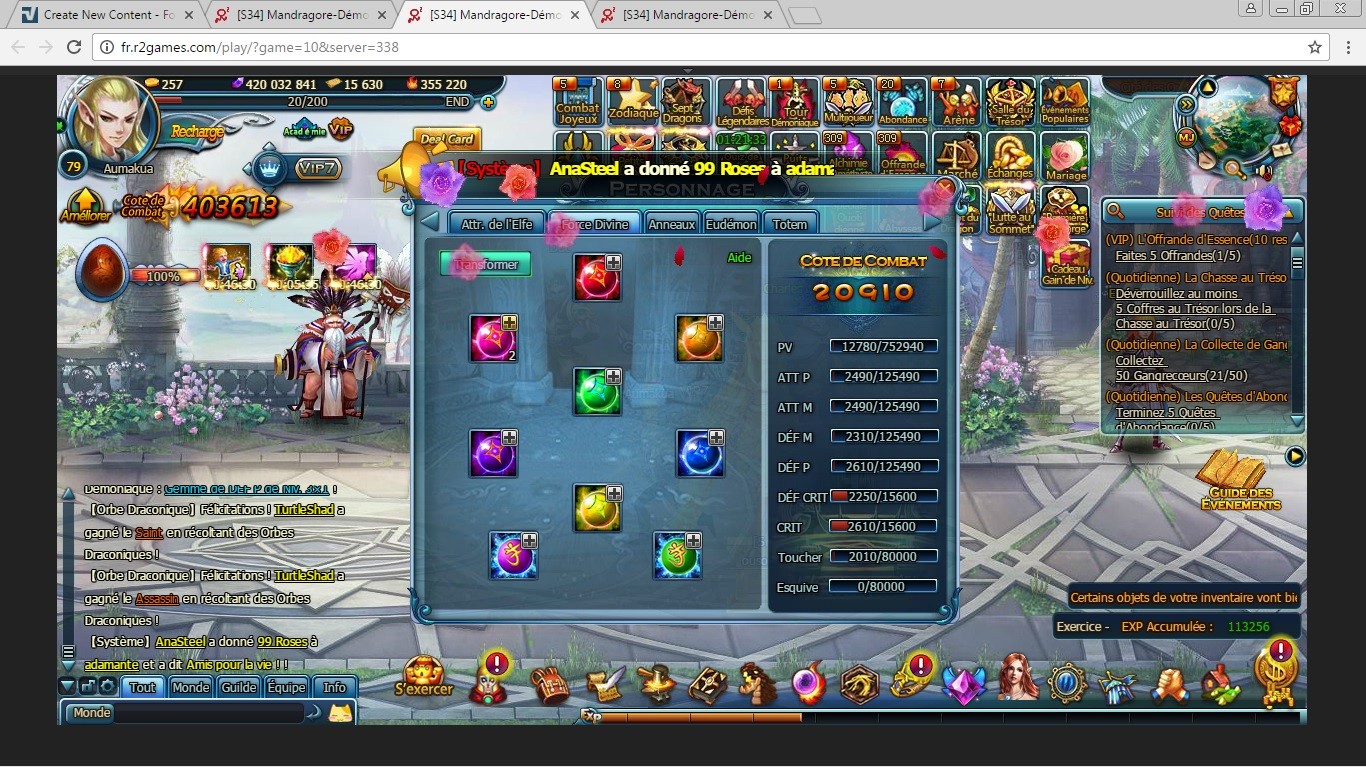This screenshot has height=768, width=1366.
Task: Open the Arène icon
Action: tap(957, 102)
